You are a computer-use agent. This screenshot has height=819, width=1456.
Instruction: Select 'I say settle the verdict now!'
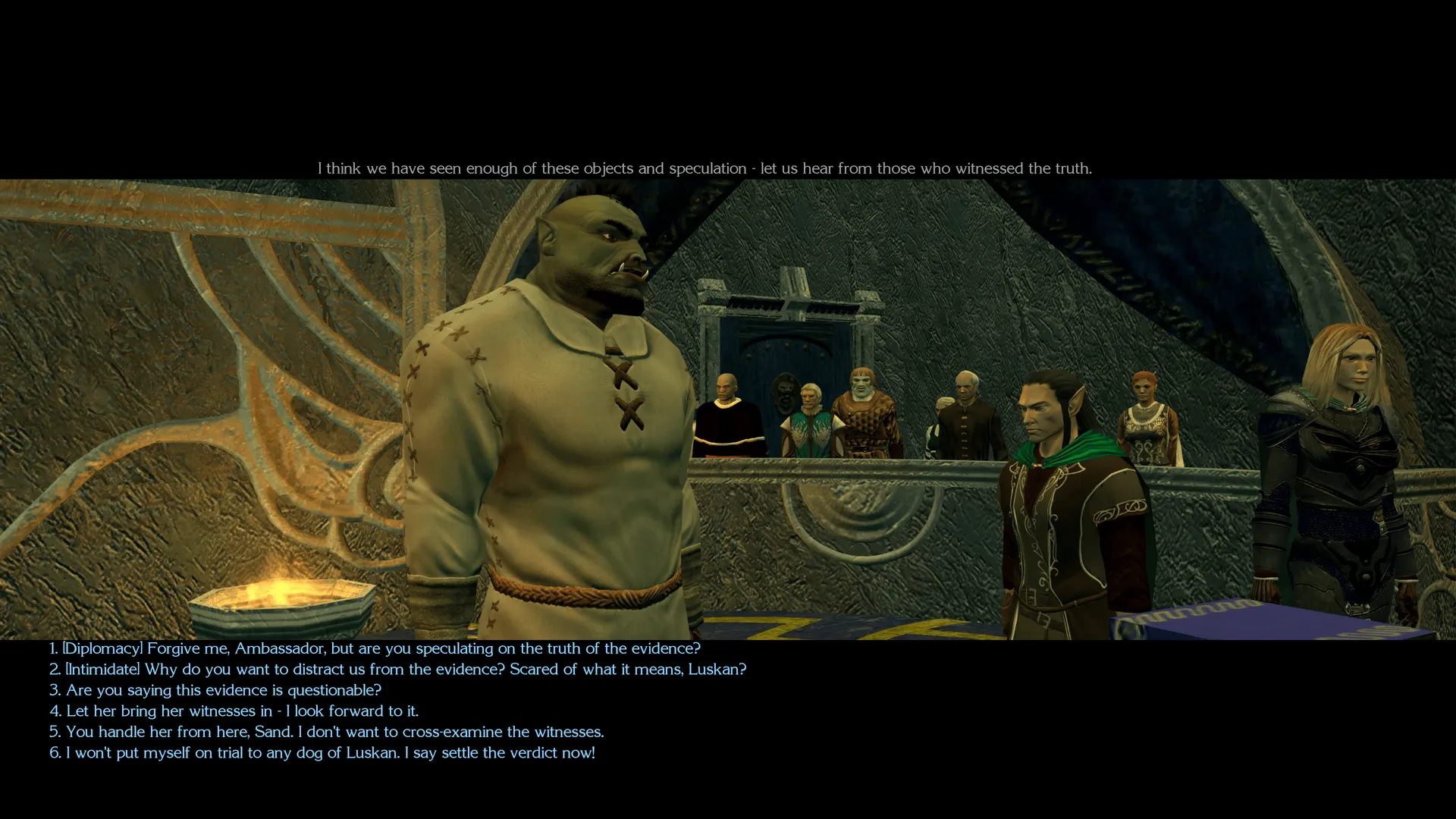click(x=322, y=753)
